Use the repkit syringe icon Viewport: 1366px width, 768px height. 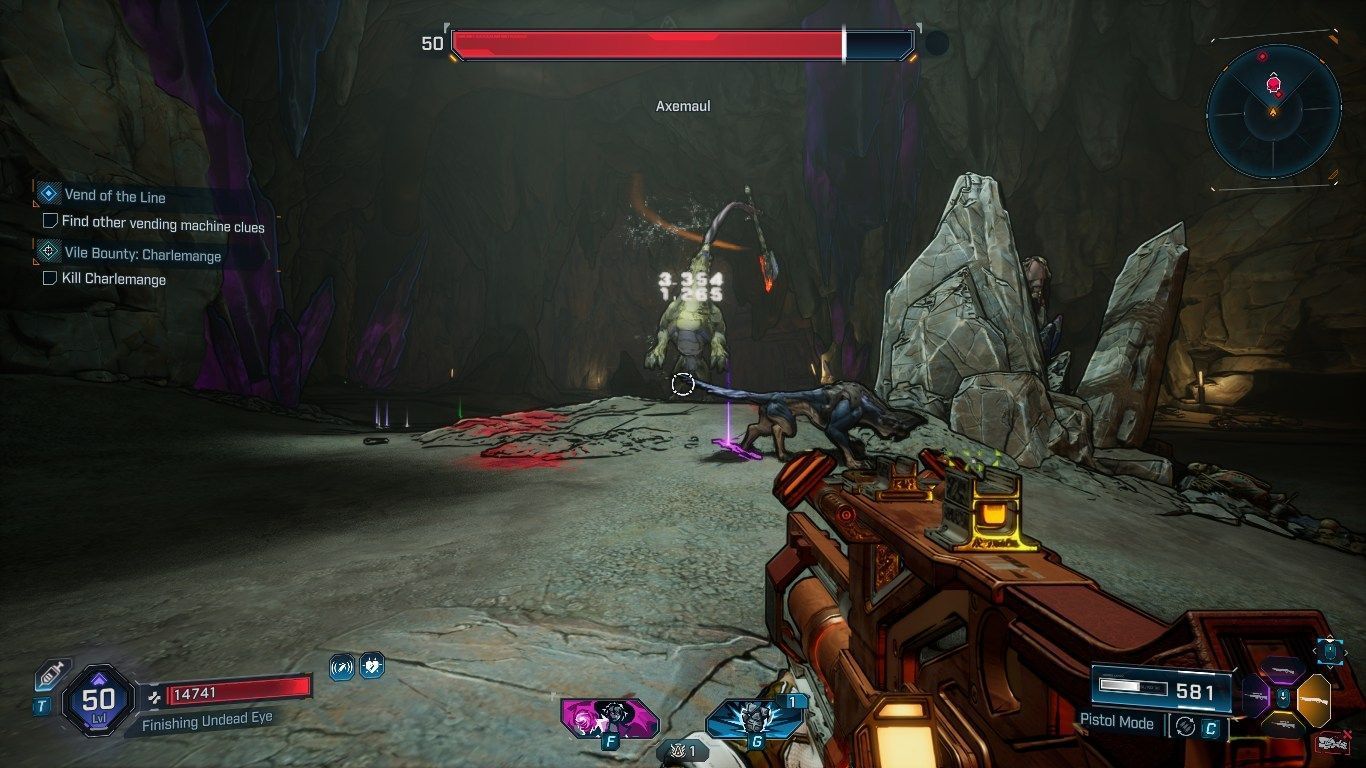[x=50, y=677]
